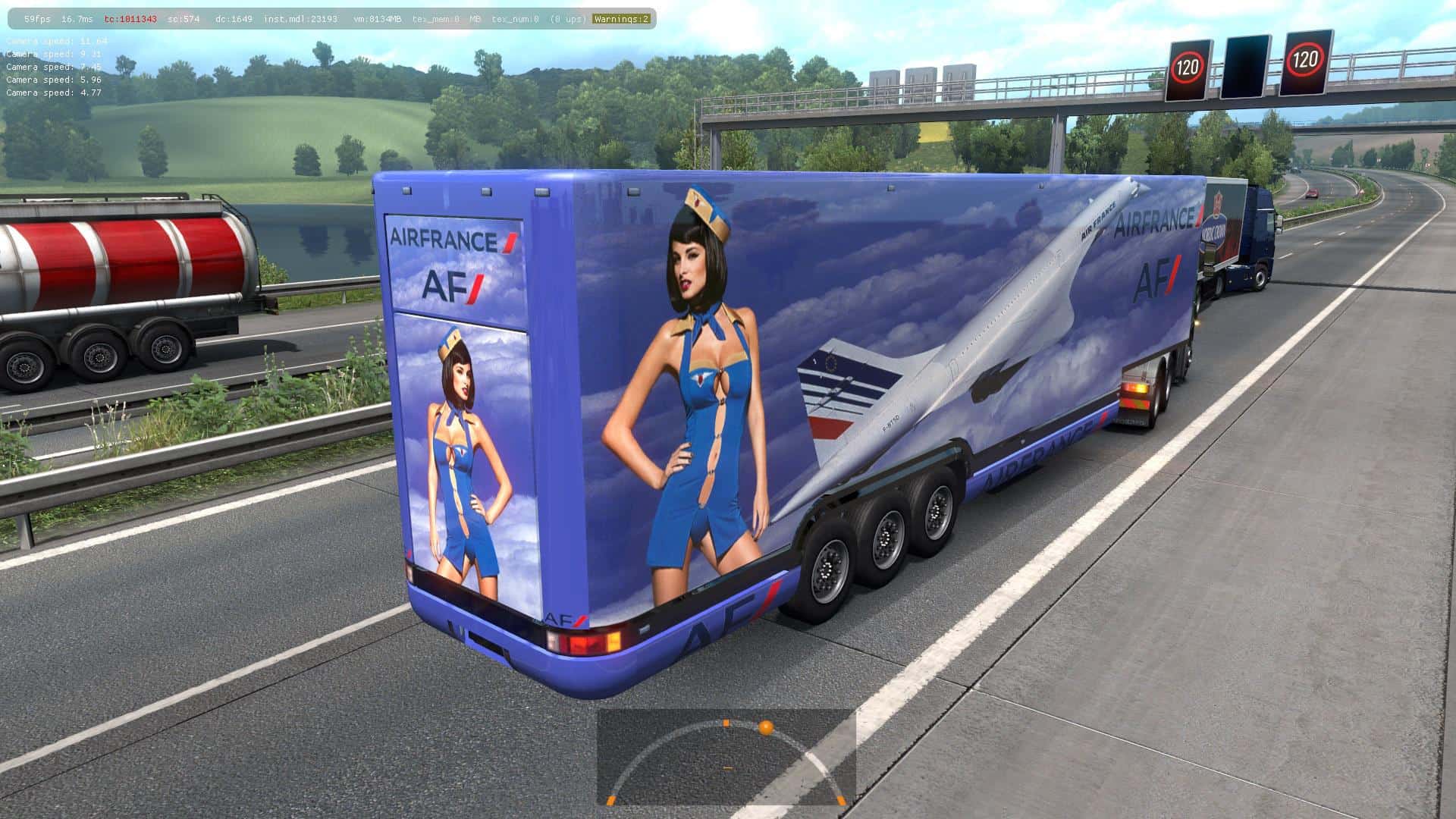Click the yellow Warnings:2 indicator
The width and height of the screenshot is (1456, 819).
coord(621,19)
